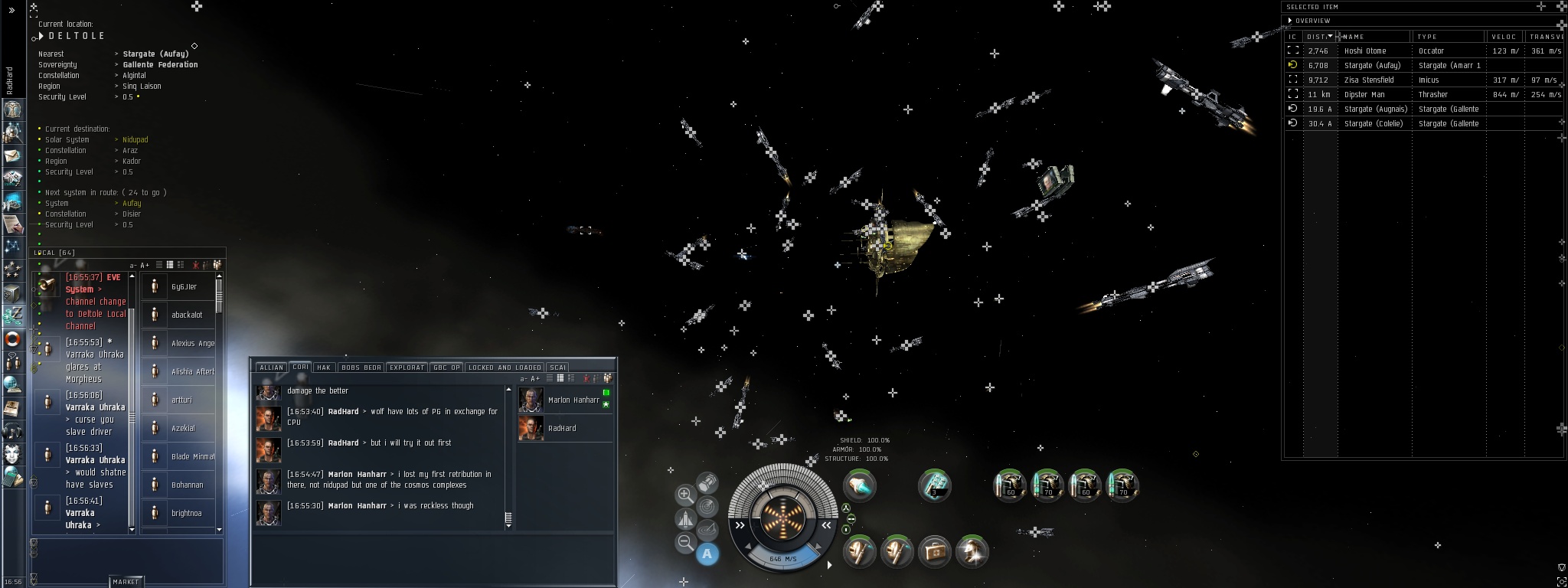1568x588 pixels.
Task: Open the Market button
Action: pyautogui.click(x=126, y=582)
